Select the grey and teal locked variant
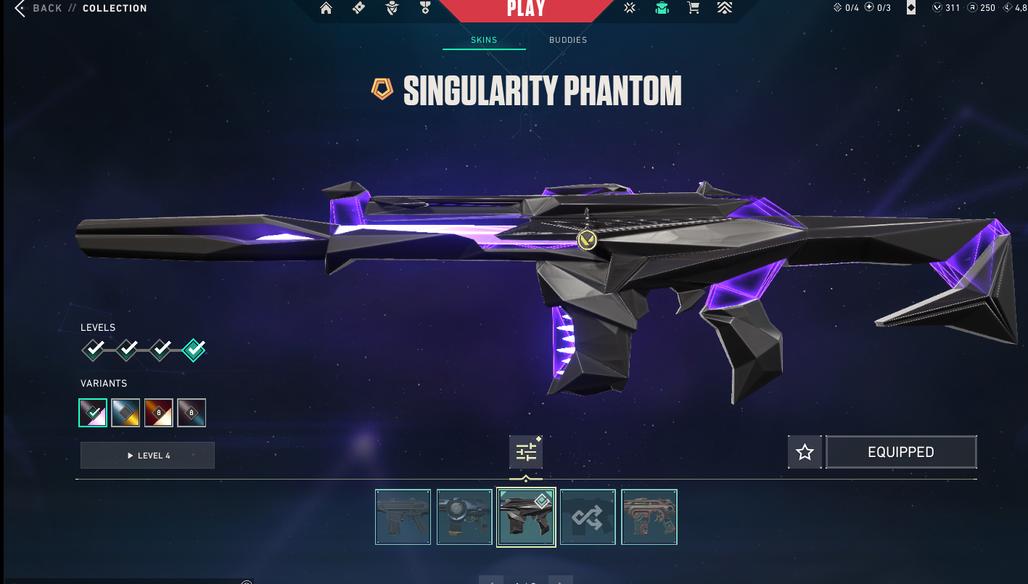The height and width of the screenshot is (584, 1028). (192, 412)
